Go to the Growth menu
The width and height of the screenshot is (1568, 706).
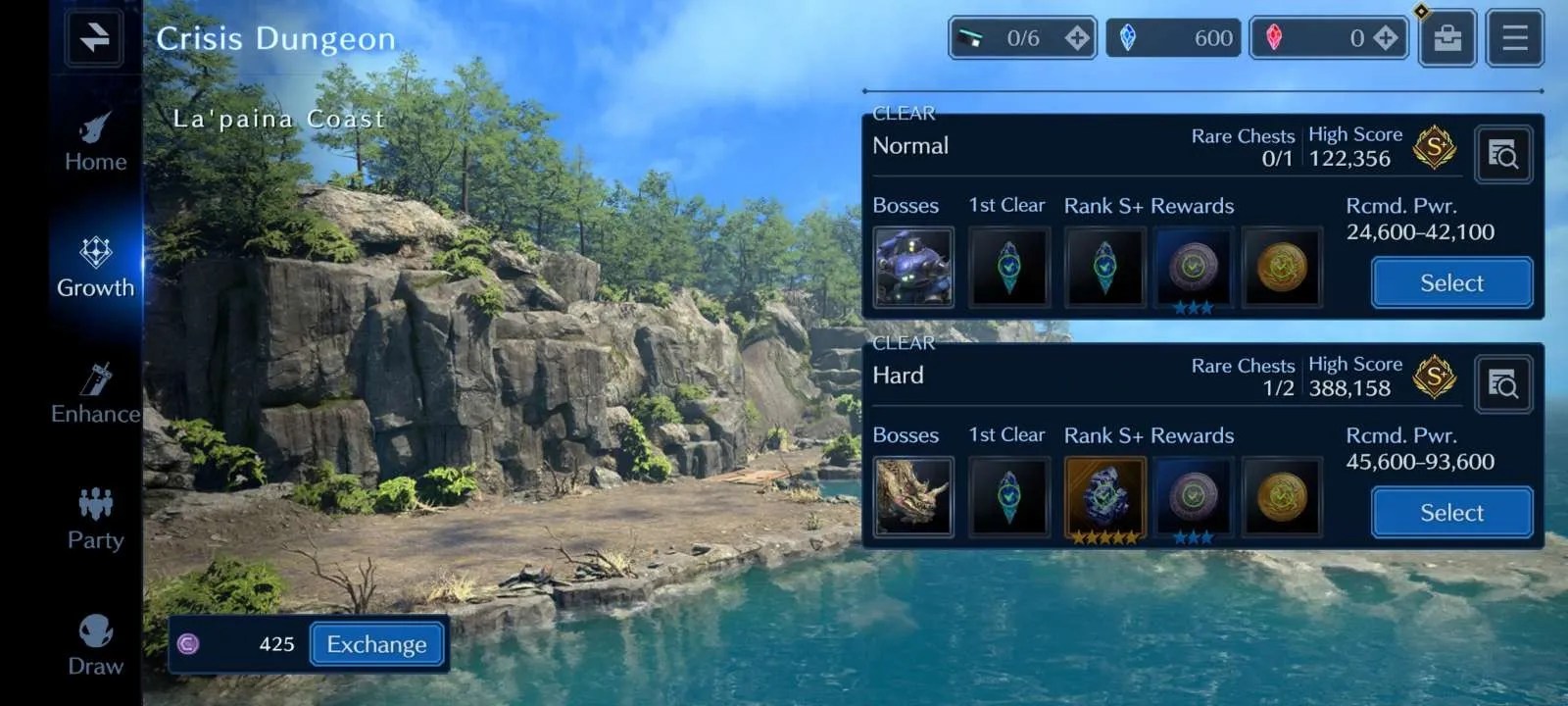click(x=95, y=268)
